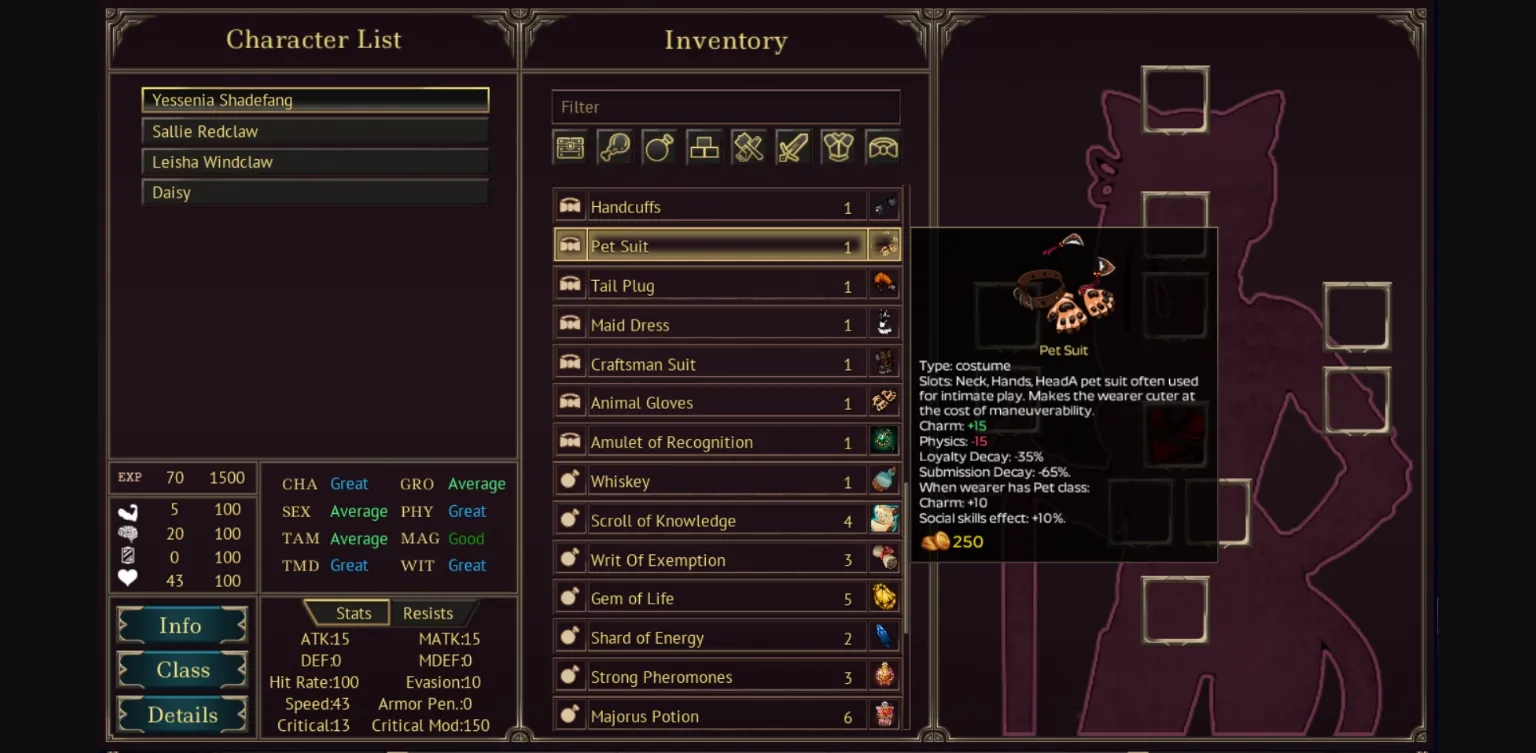Show character Details
1536x753 pixels.
tap(181, 715)
